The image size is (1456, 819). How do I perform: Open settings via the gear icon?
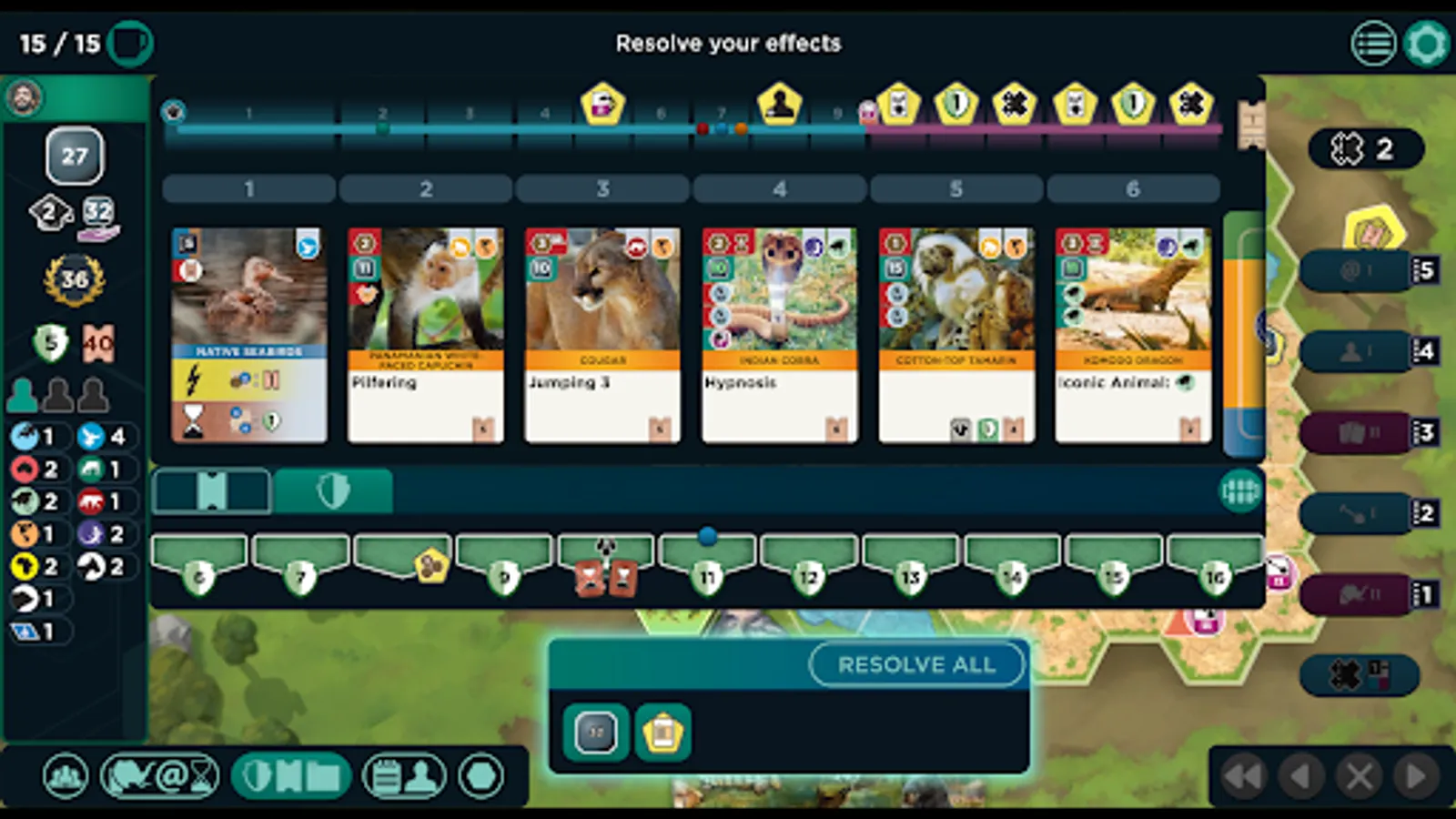tap(1426, 43)
